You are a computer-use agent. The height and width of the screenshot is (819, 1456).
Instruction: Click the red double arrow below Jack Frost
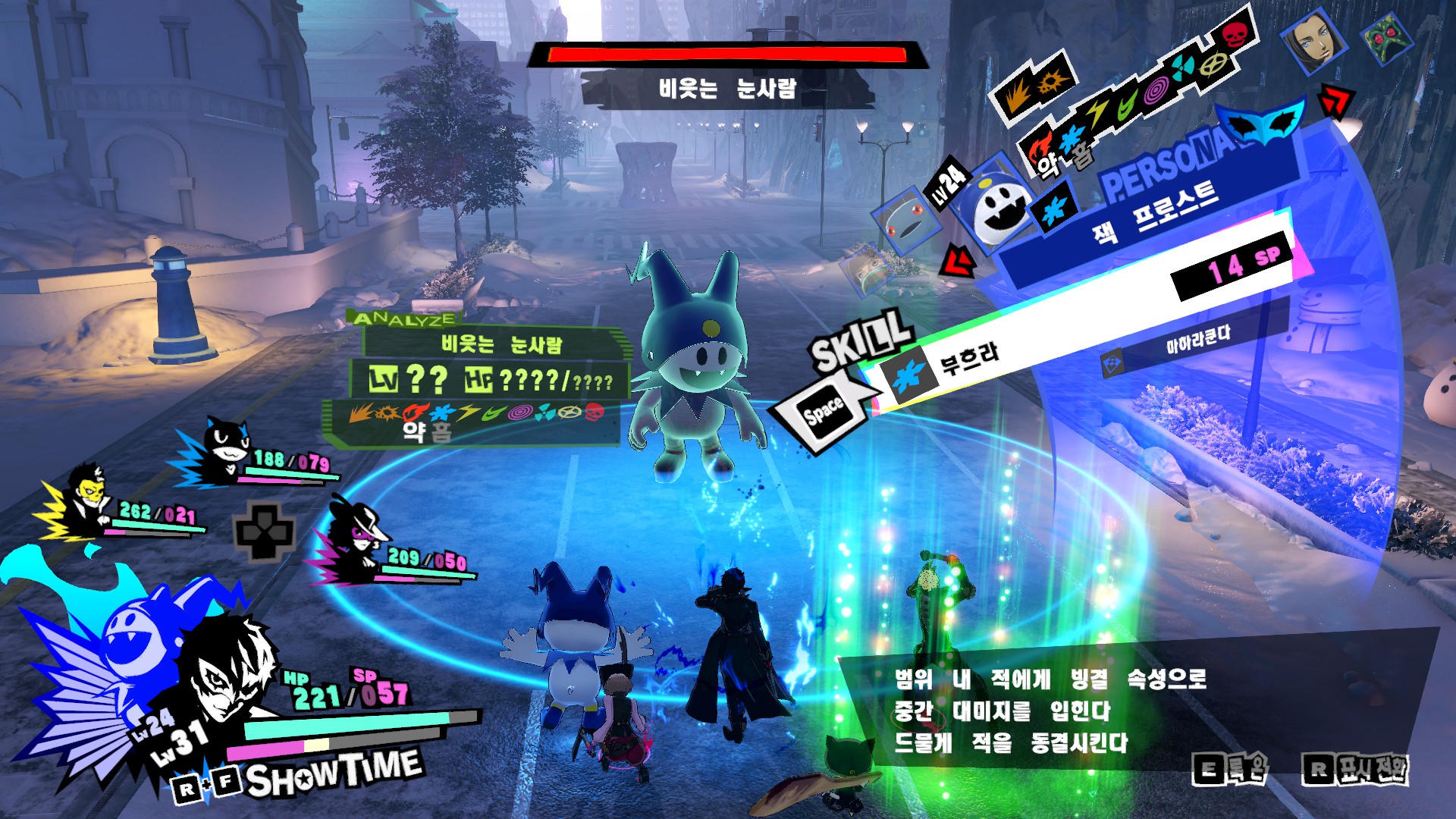click(958, 262)
